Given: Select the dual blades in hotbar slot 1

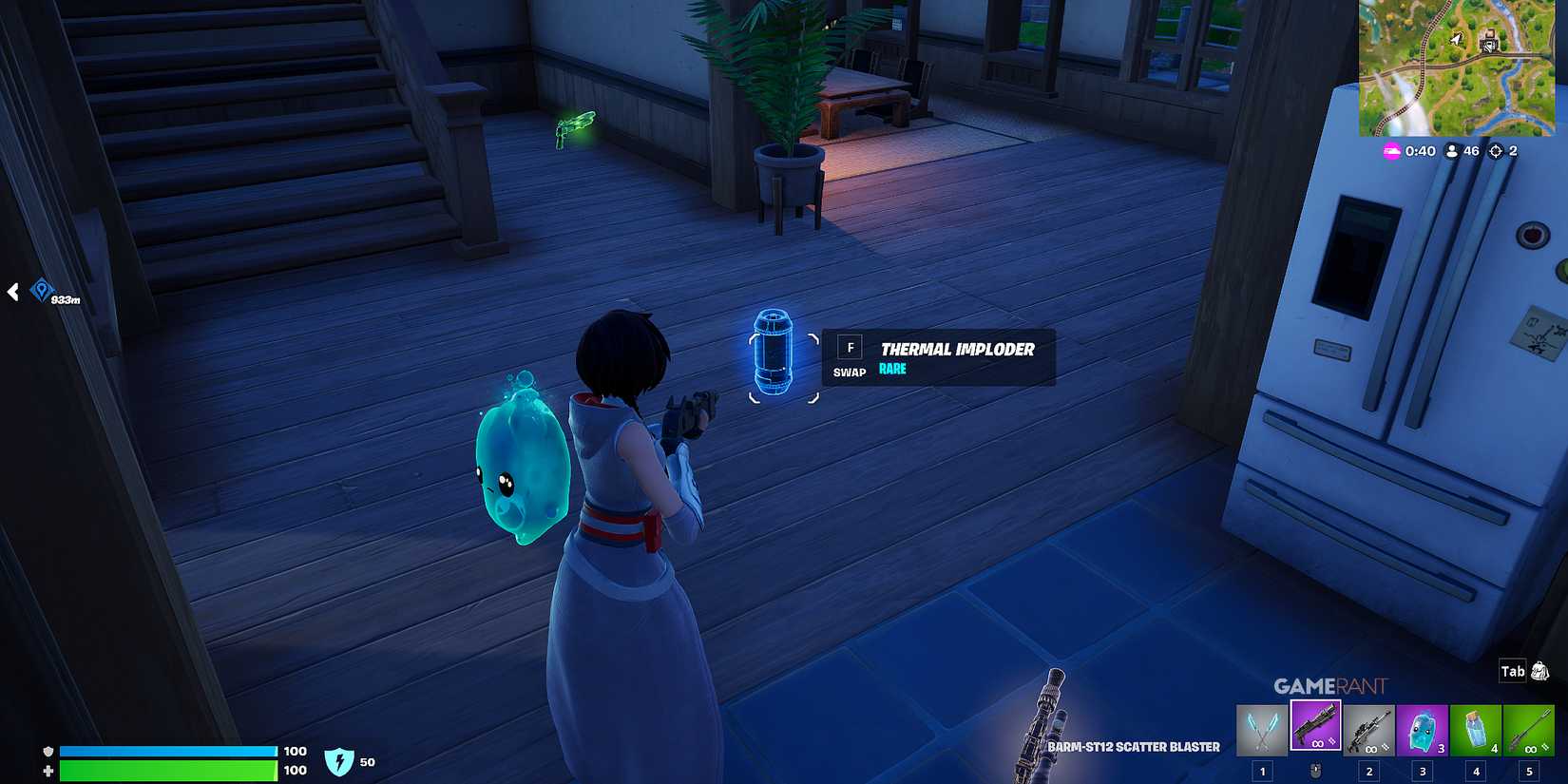Looking at the screenshot, I should [1260, 727].
